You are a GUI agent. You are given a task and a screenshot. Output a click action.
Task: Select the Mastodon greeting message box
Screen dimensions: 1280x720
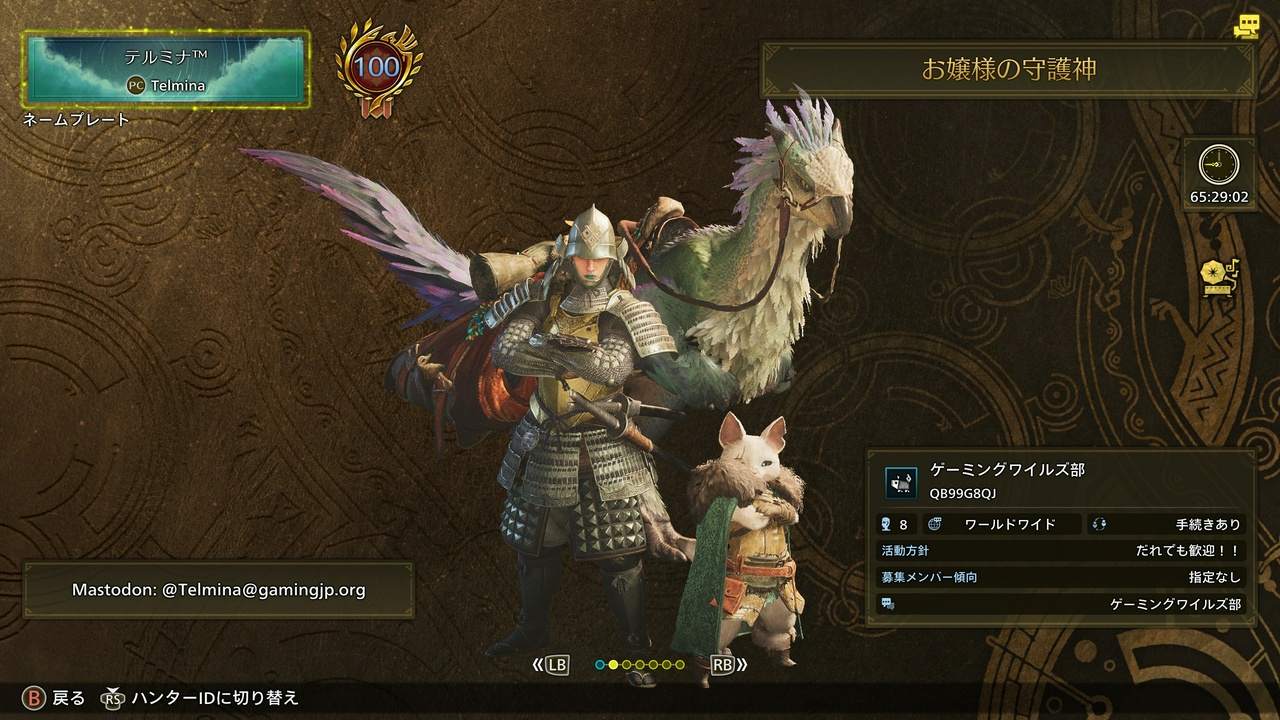(x=218, y=590)
